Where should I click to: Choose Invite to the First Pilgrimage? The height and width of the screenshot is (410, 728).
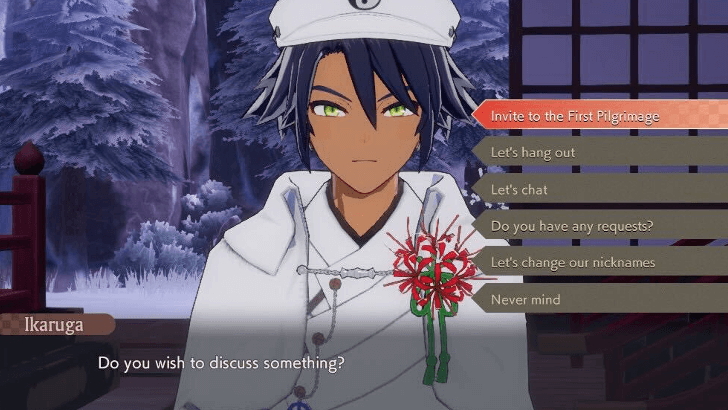[575, 116]
